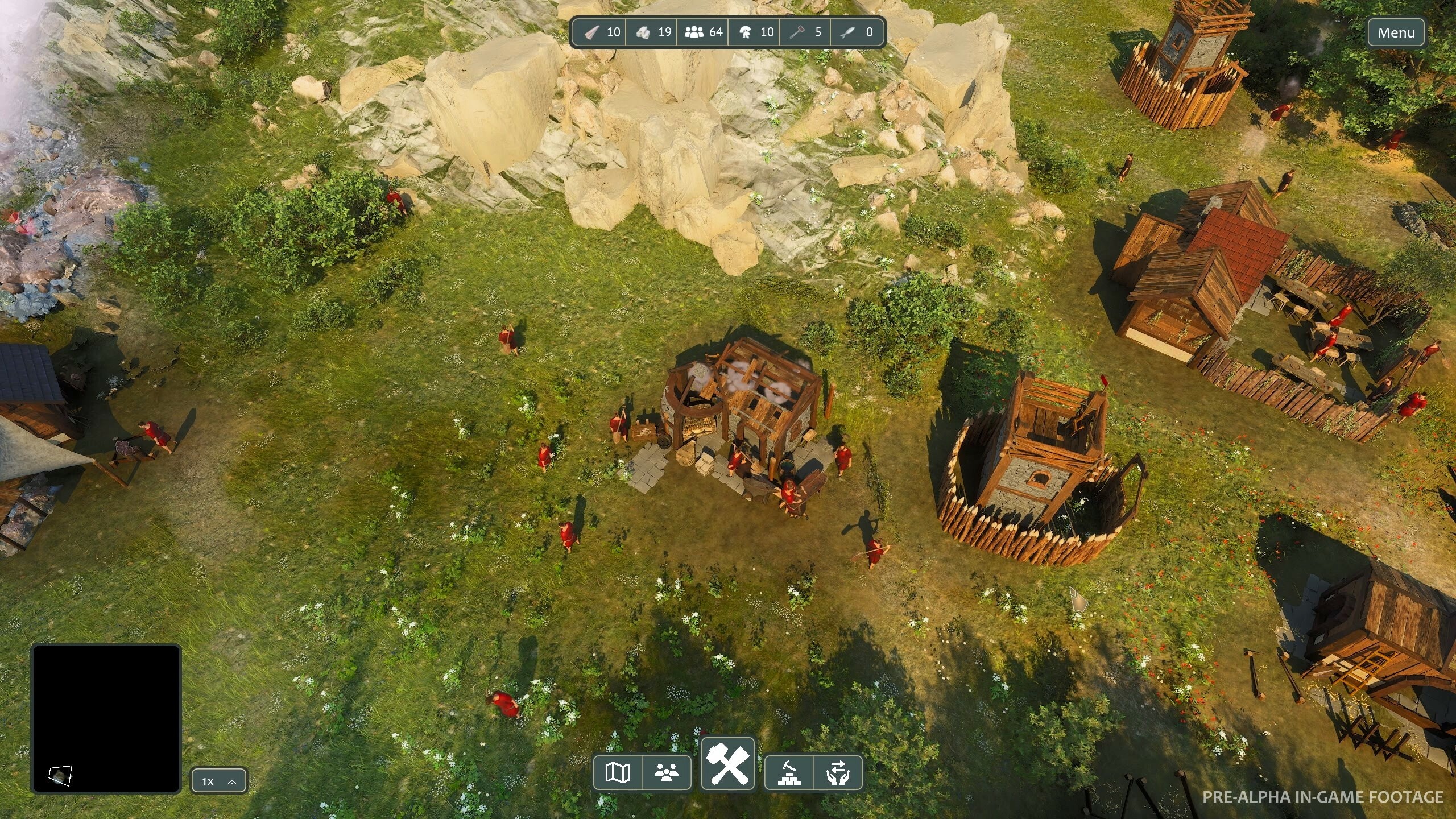
Task: Open the folded map view
Action: click(x=618, y=772)
